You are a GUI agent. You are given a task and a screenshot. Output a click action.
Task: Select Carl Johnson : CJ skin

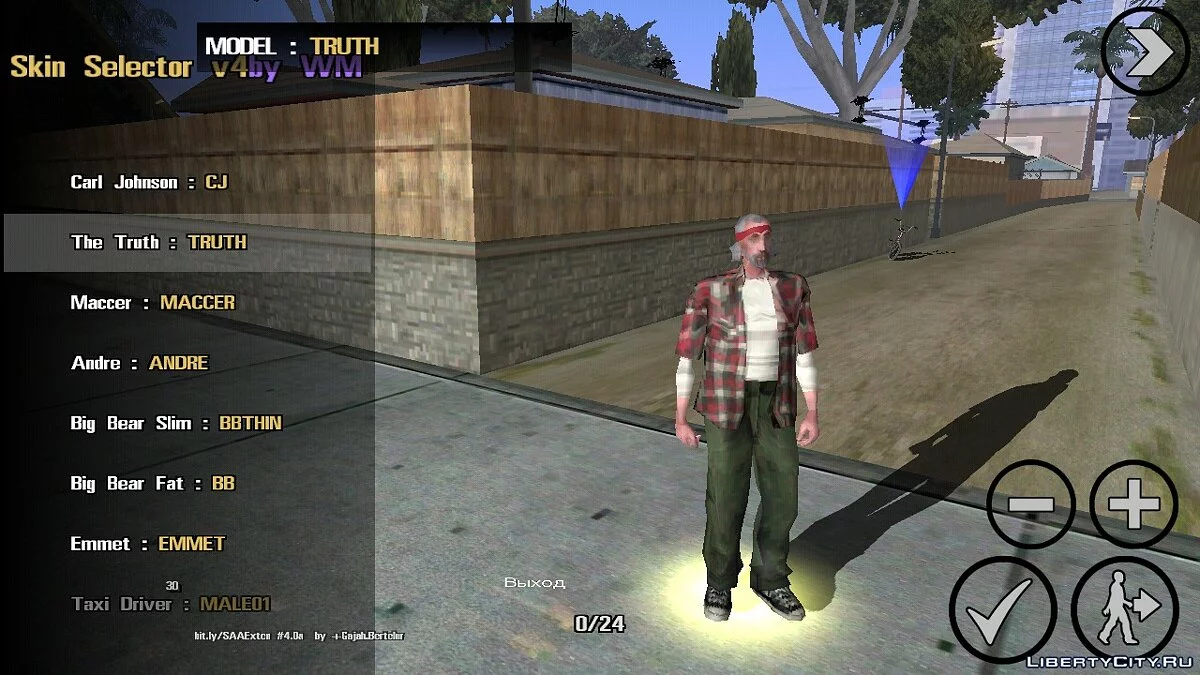click(149, 182)
